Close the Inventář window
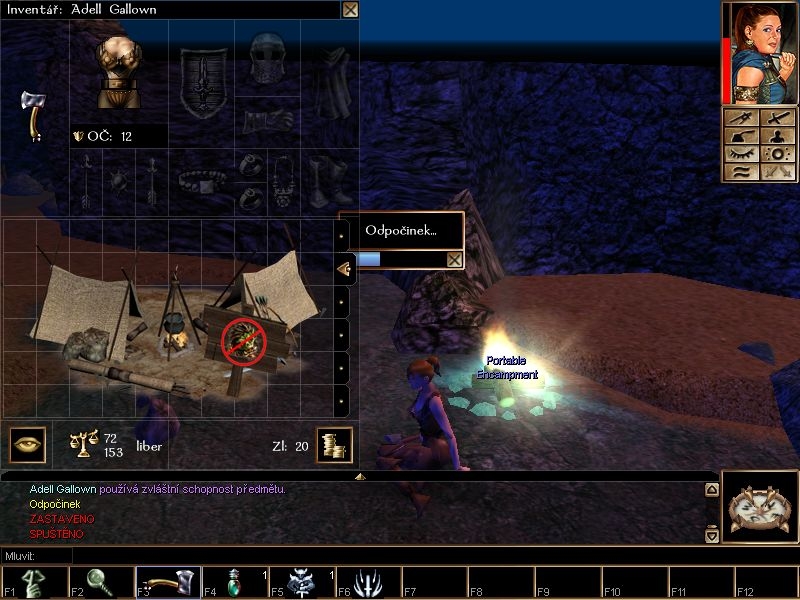Screen dimensions: 800x600 tap(350, 10)
